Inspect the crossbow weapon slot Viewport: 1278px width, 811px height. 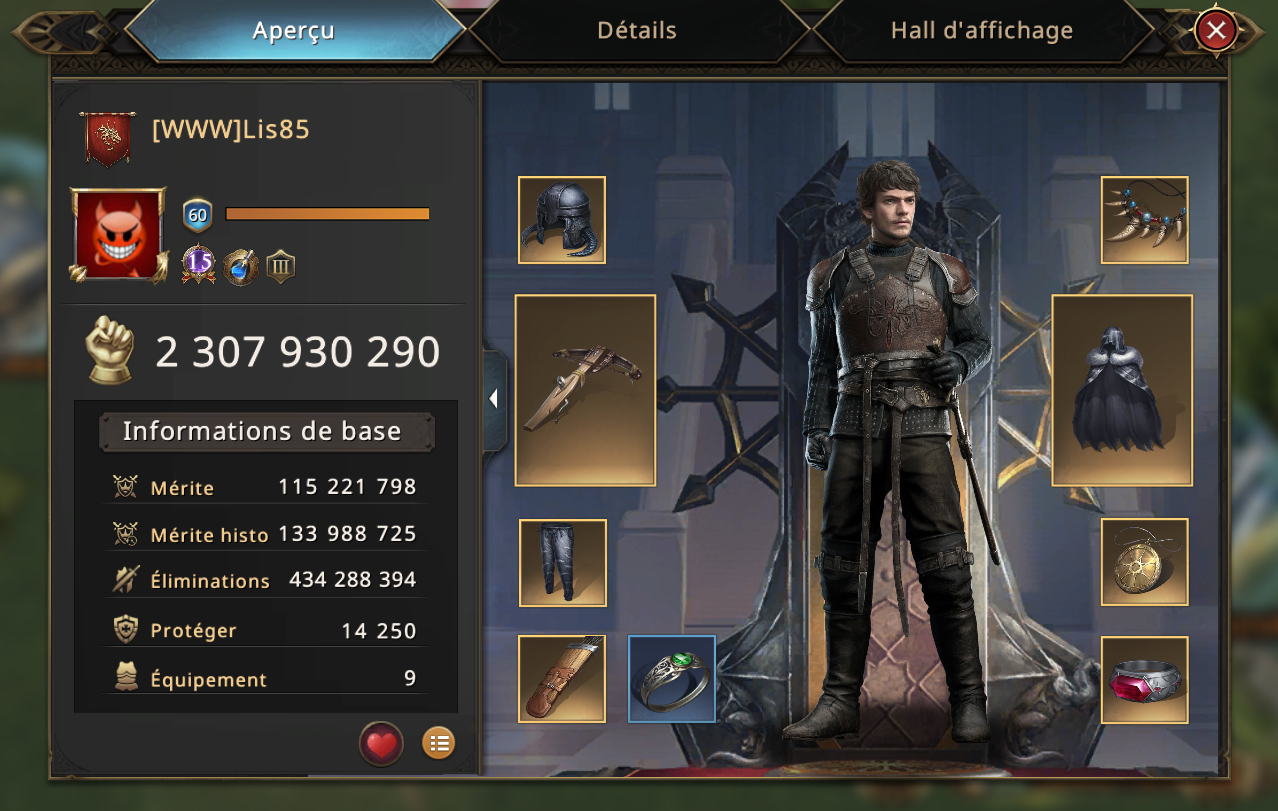[x=585, y=390]
